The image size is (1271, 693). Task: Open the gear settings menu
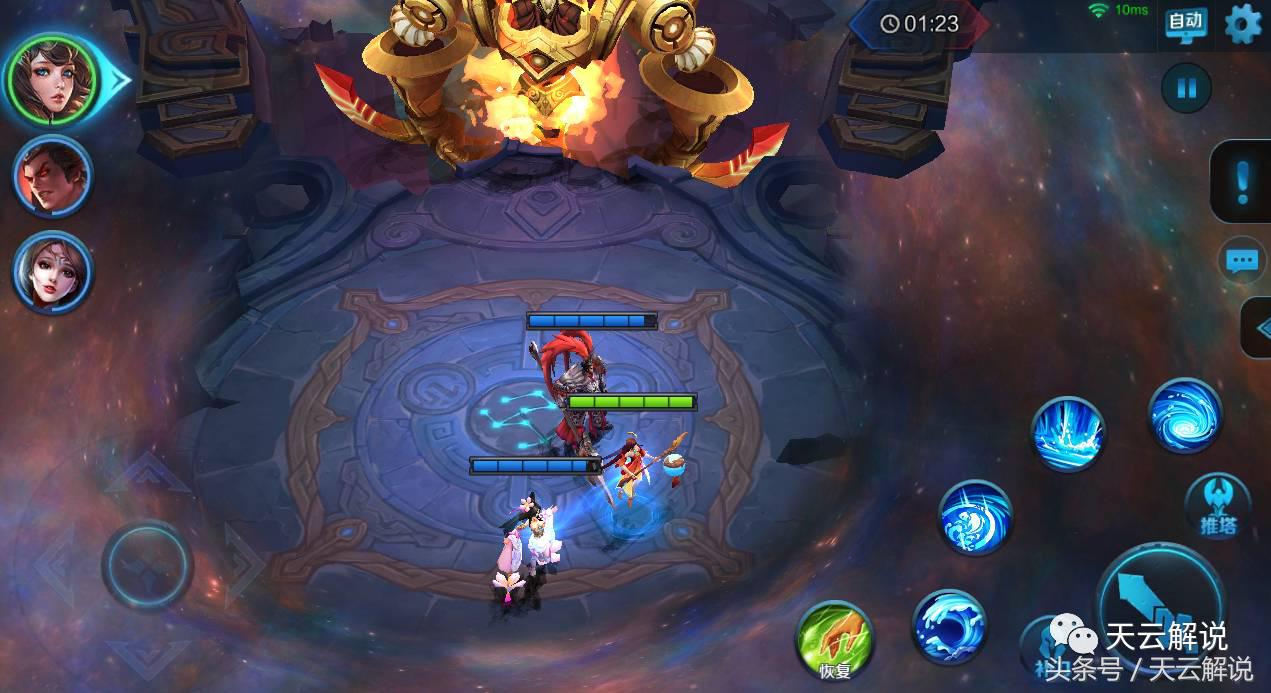click(x=1243, y=23)
